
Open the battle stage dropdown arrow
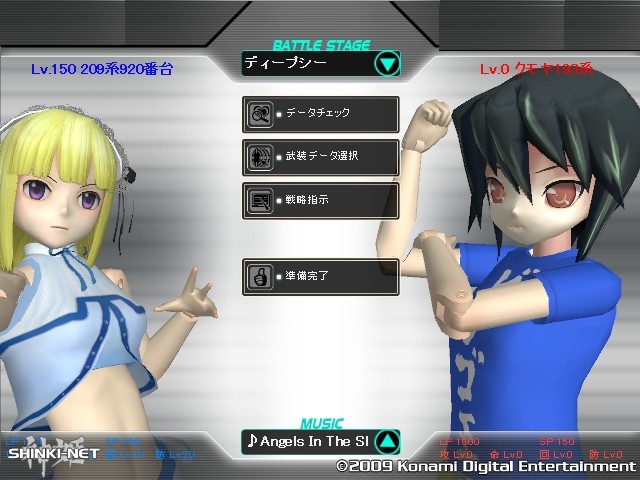[x=387, y=65]
